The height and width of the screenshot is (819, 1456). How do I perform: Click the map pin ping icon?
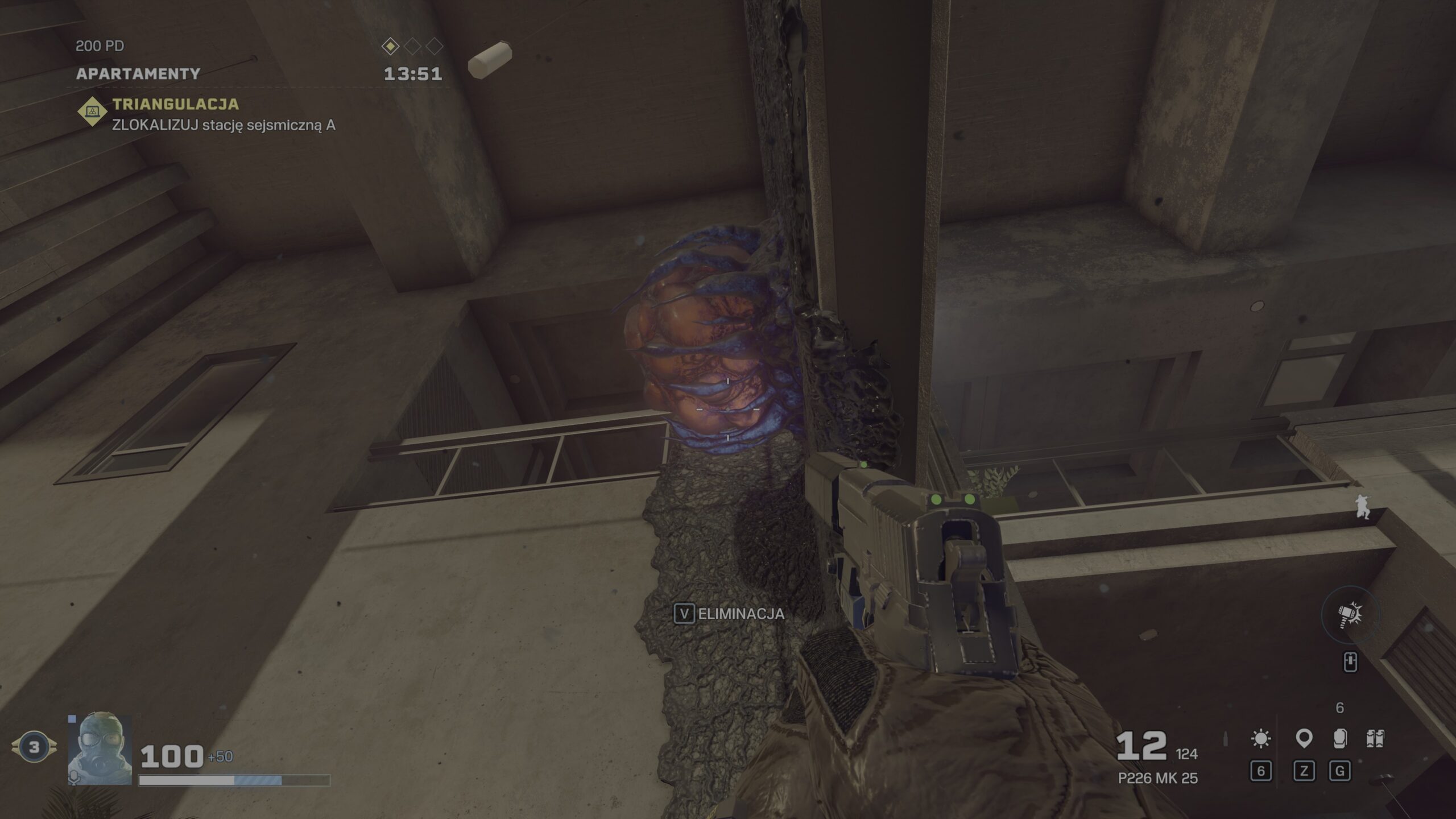1304,739
